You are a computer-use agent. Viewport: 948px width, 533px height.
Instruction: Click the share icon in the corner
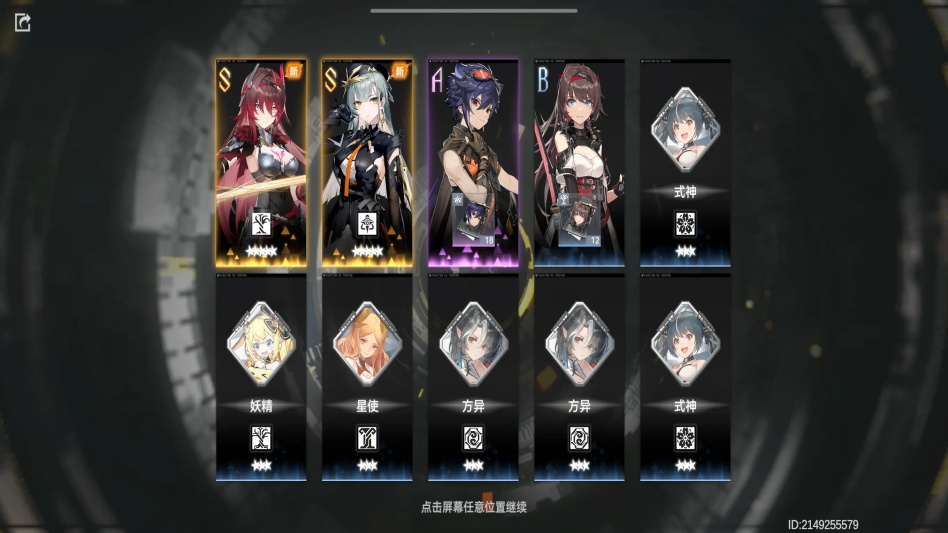pyautogui.click(x=23, y=22)
